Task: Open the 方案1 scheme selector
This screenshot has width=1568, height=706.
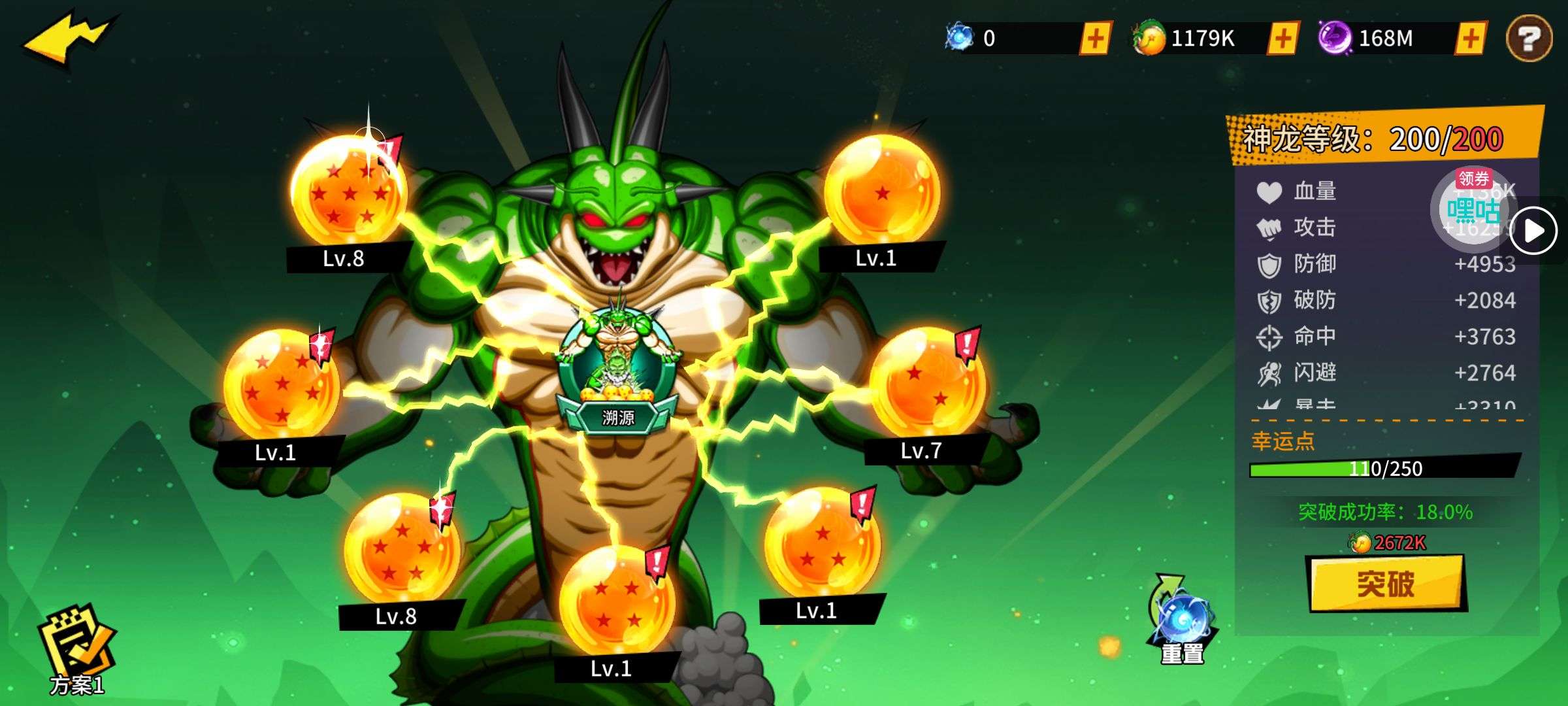Action: pos(77,650)
